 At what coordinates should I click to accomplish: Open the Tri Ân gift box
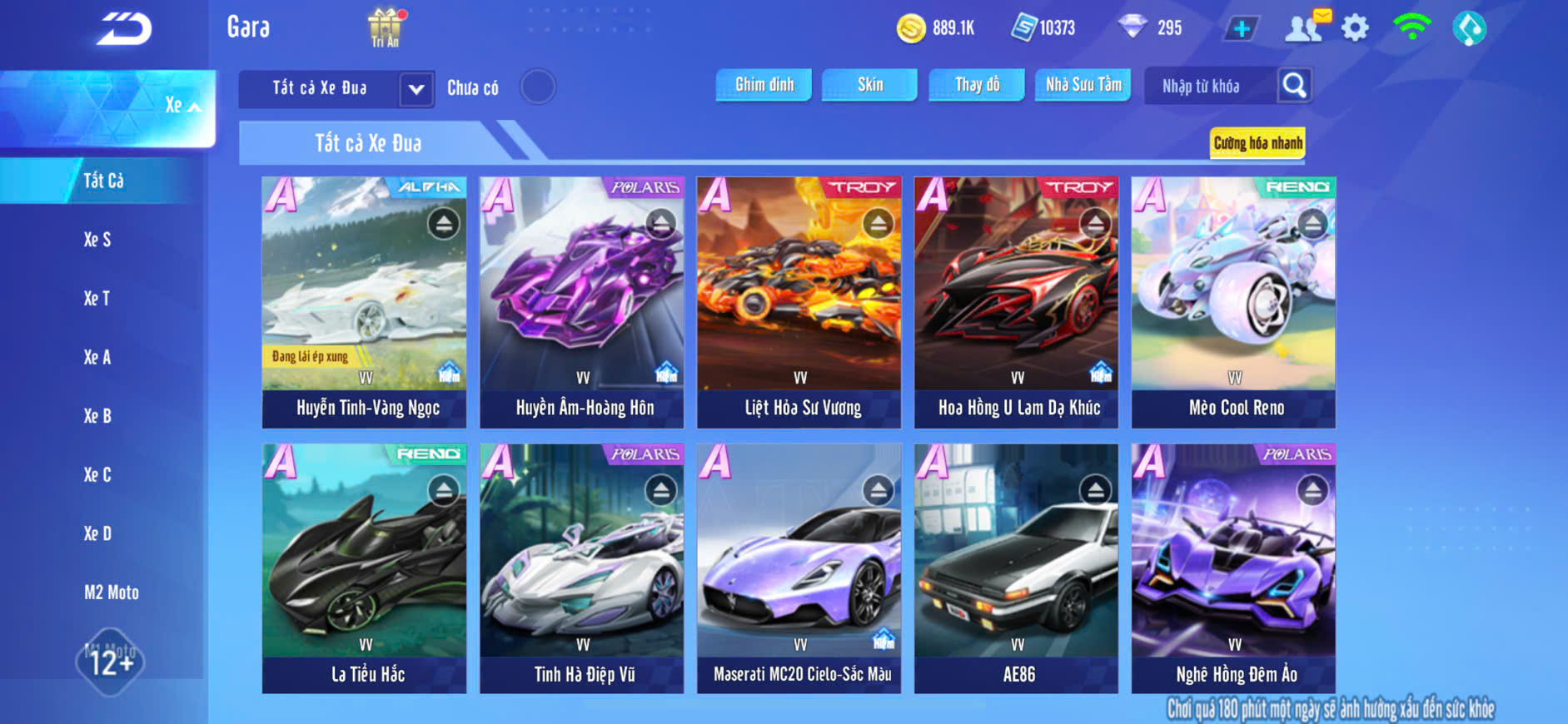pos(385,27)
